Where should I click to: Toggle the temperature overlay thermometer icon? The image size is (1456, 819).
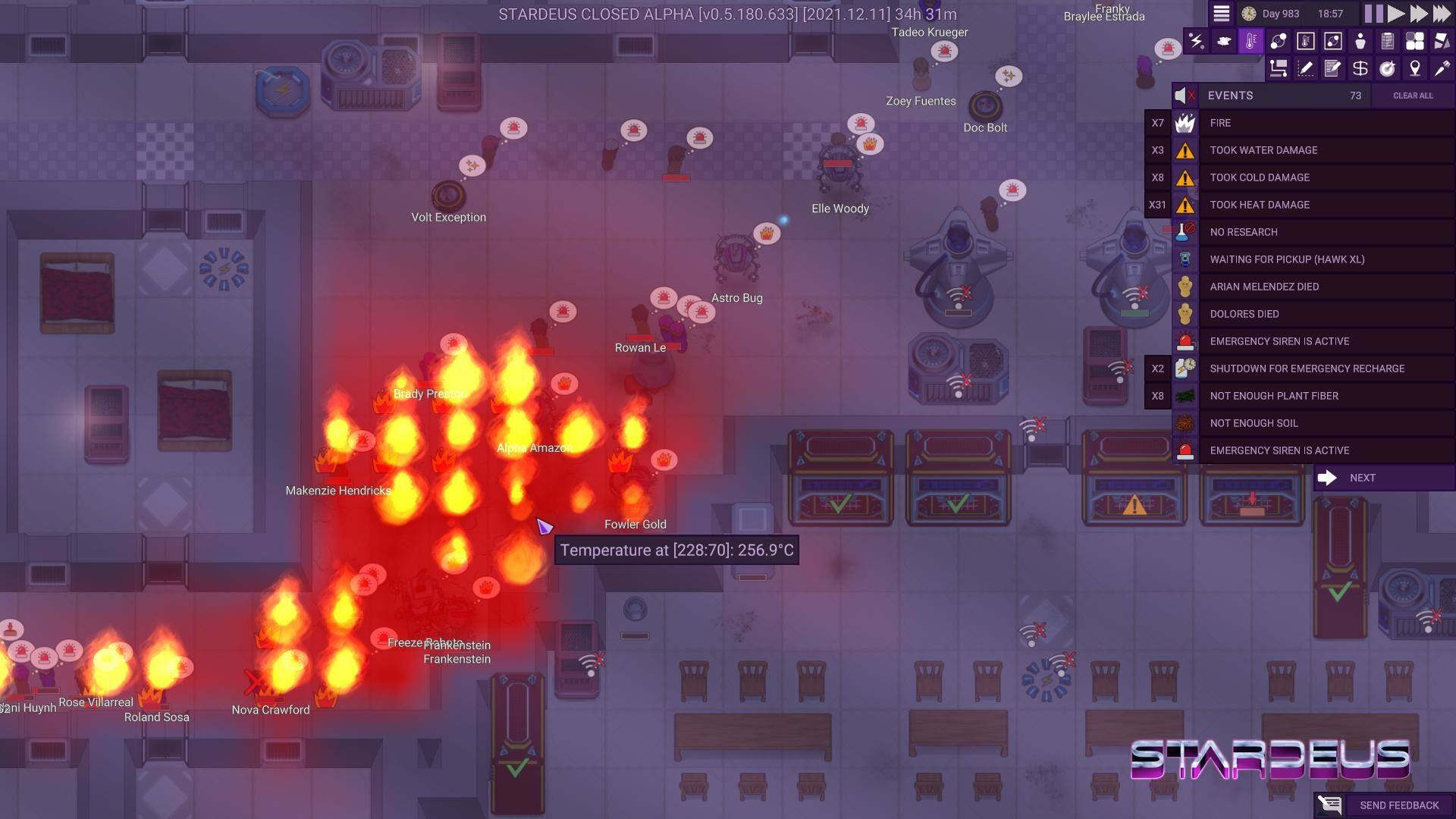pyautogui.click(x=1251, y=41)
